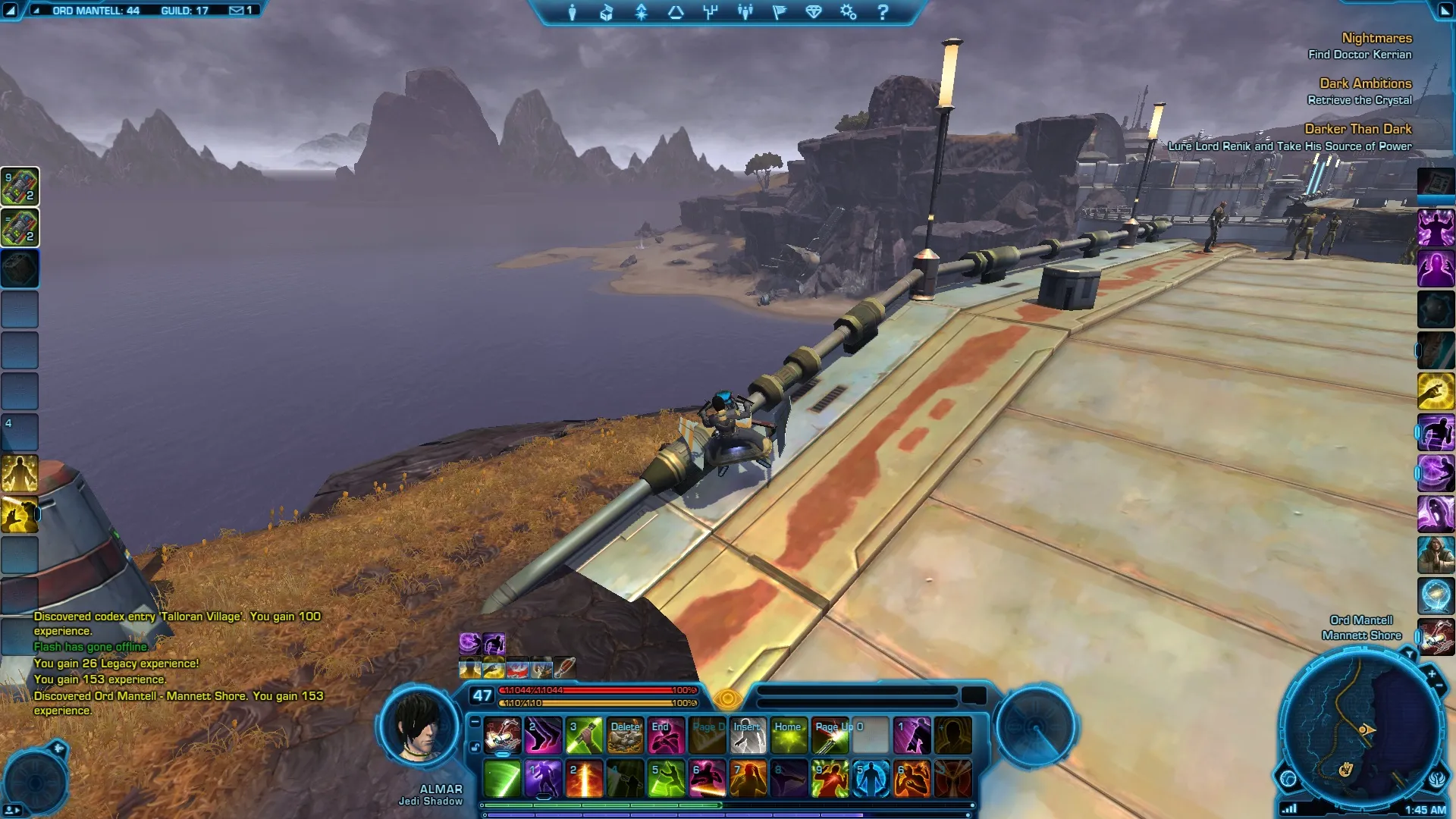Activate the blue glowing figure ability
The image size is (1456, 819).
[871, 779]
